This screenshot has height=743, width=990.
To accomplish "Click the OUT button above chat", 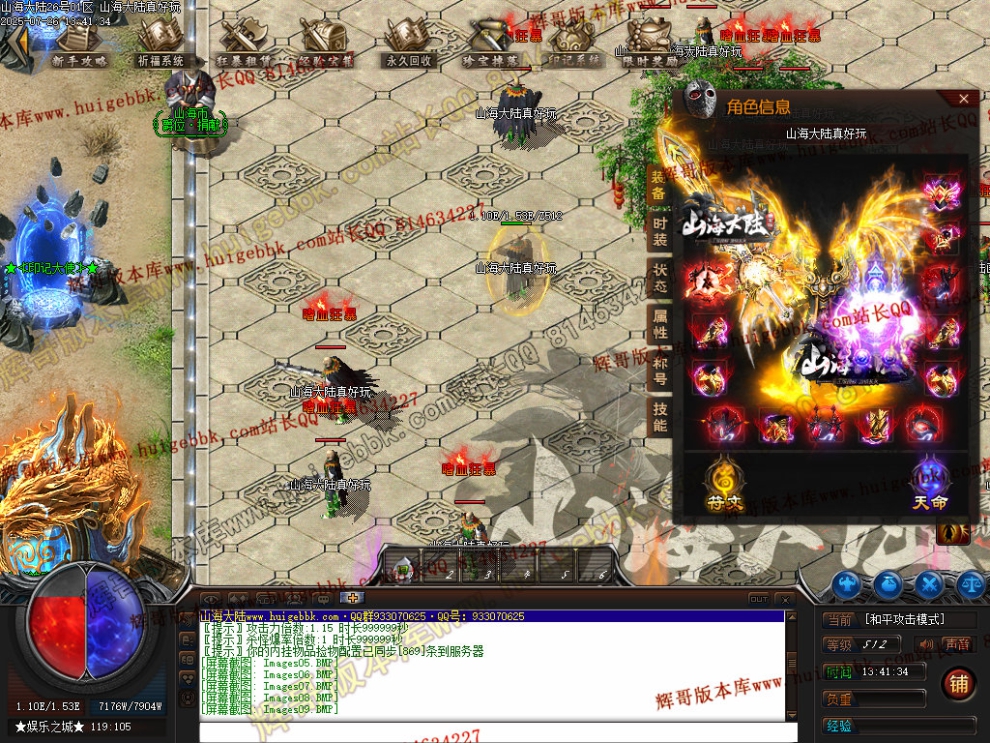I will (x=759, y=598).
